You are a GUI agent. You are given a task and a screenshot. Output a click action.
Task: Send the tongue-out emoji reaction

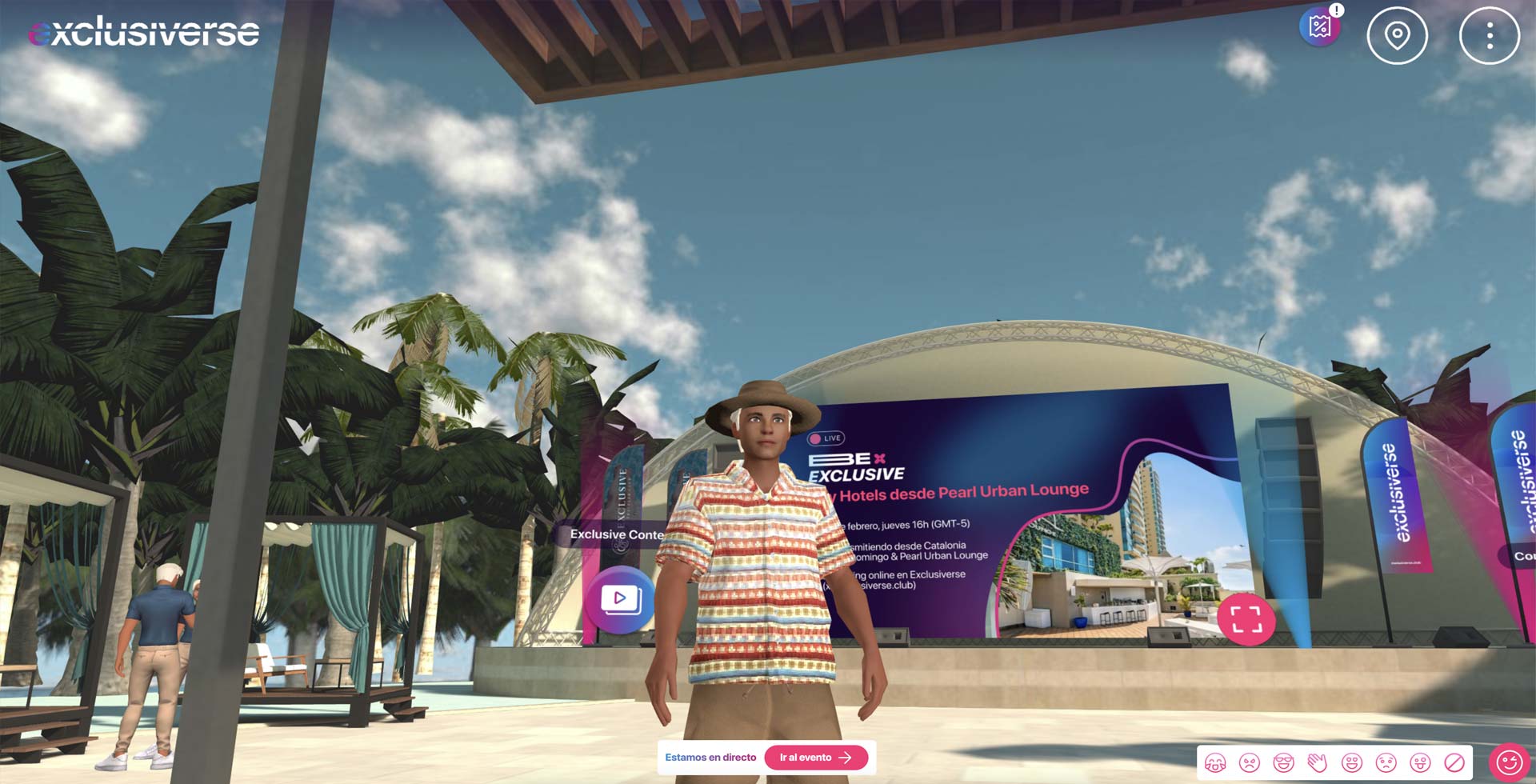[x=1420, y=763]
